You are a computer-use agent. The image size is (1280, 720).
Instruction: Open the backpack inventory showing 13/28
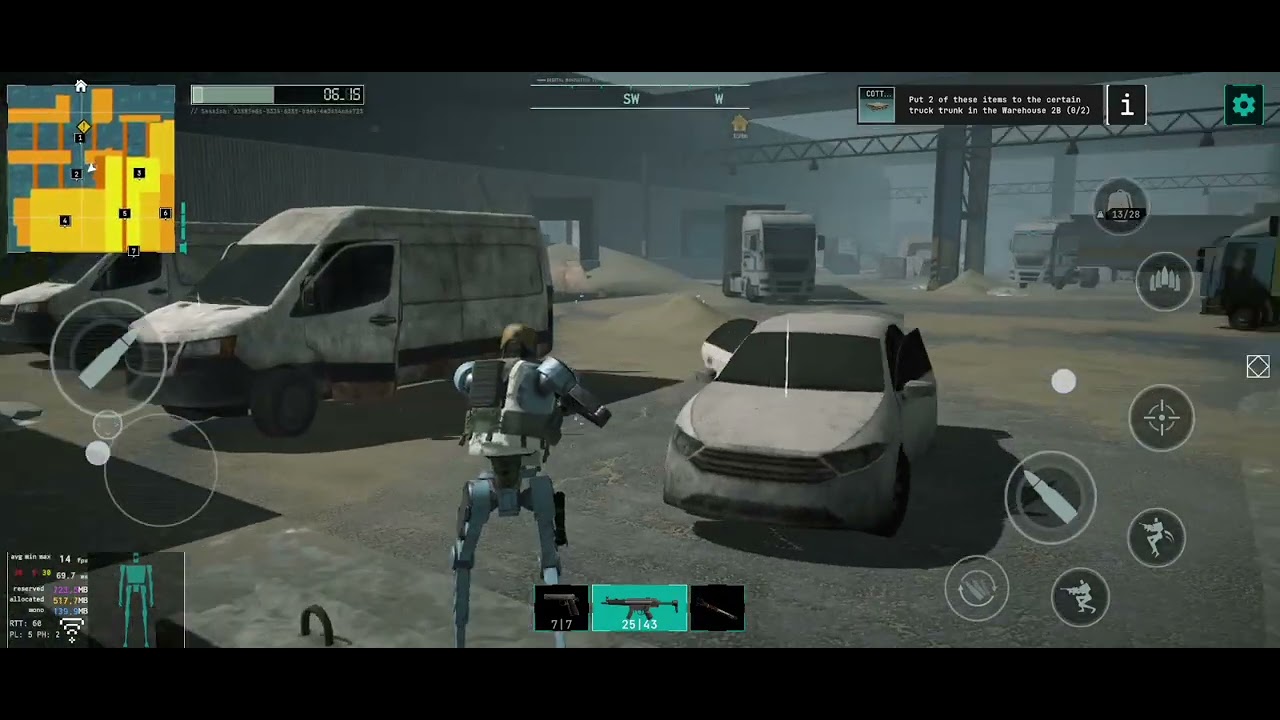(x=1119, y=207)
